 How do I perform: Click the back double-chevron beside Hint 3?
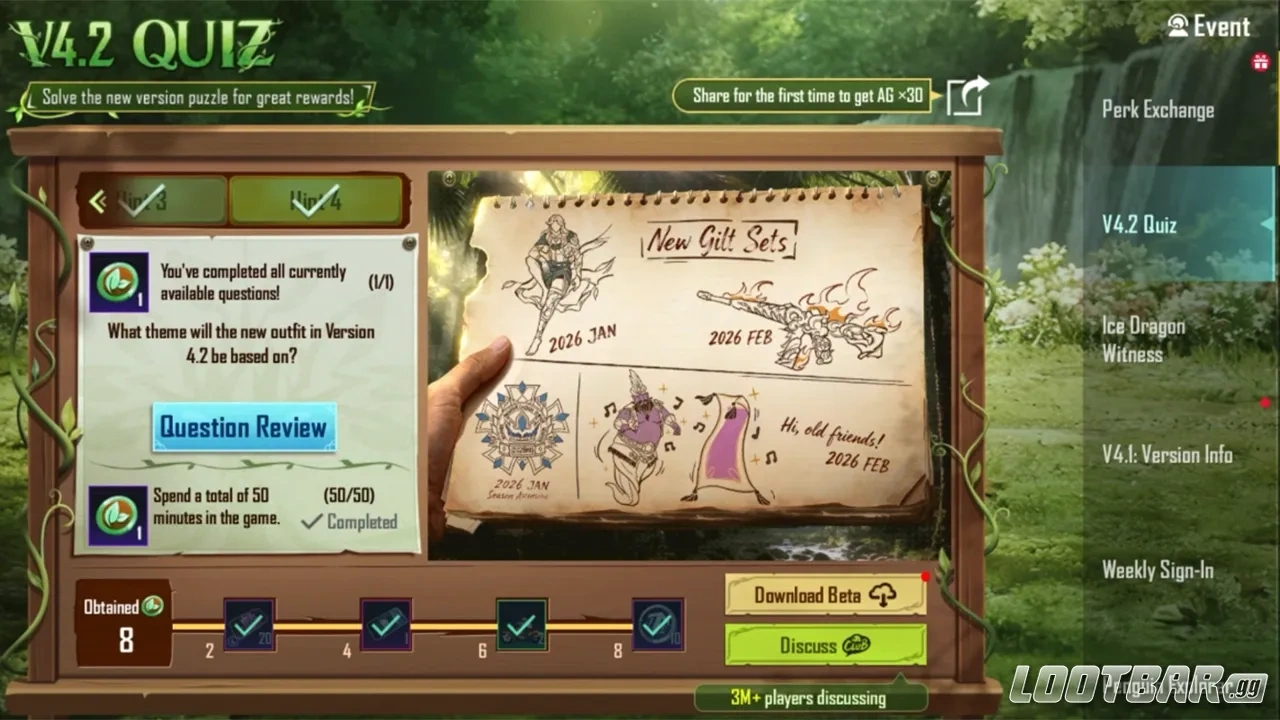point(98,199)
